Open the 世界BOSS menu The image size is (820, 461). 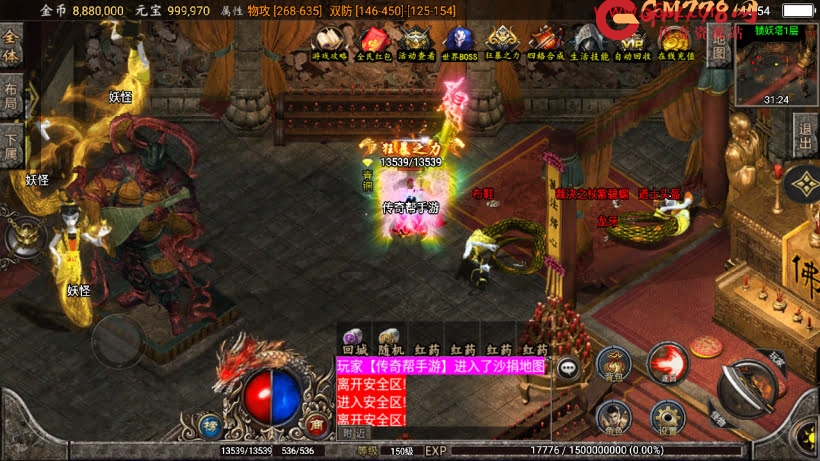[x=459, y=41]
